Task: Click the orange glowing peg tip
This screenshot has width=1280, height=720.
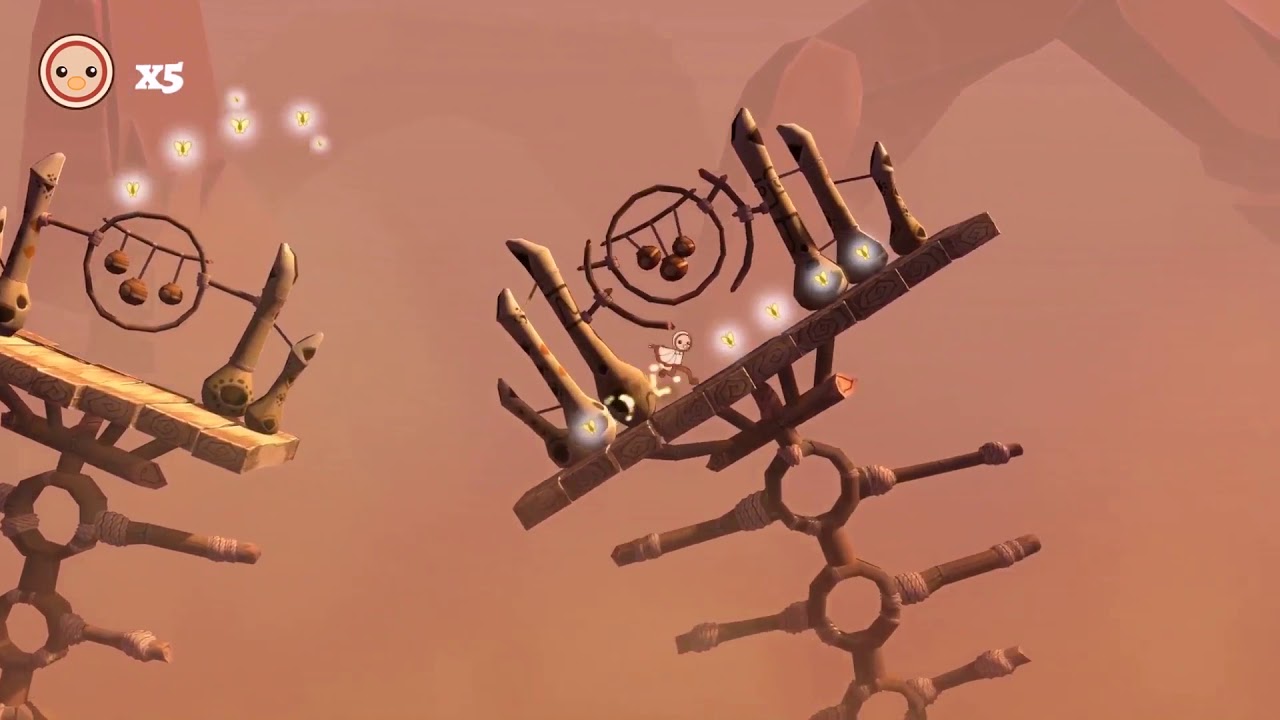Action: [845, 384]
